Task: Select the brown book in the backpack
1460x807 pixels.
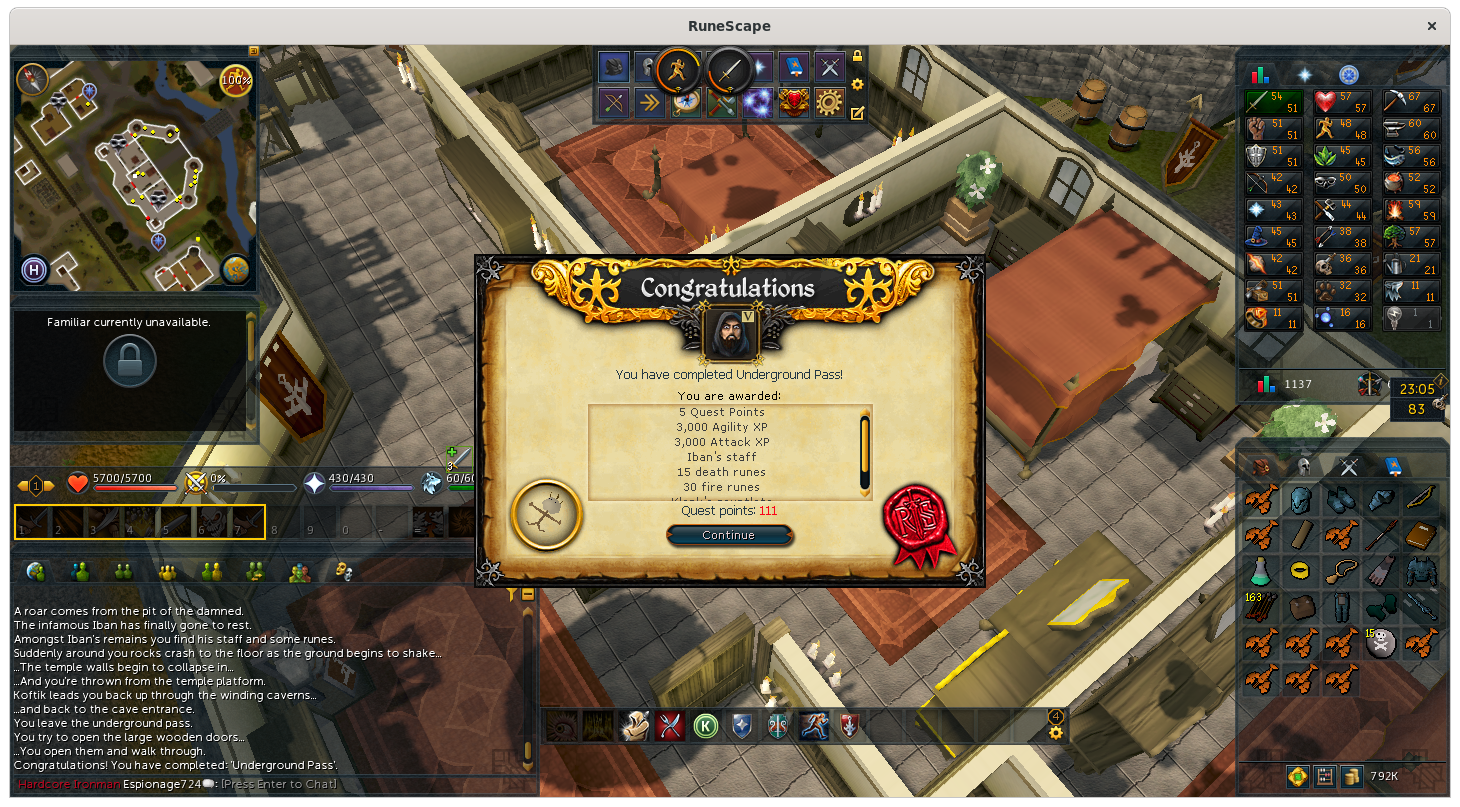Action: click(1420, 536)
